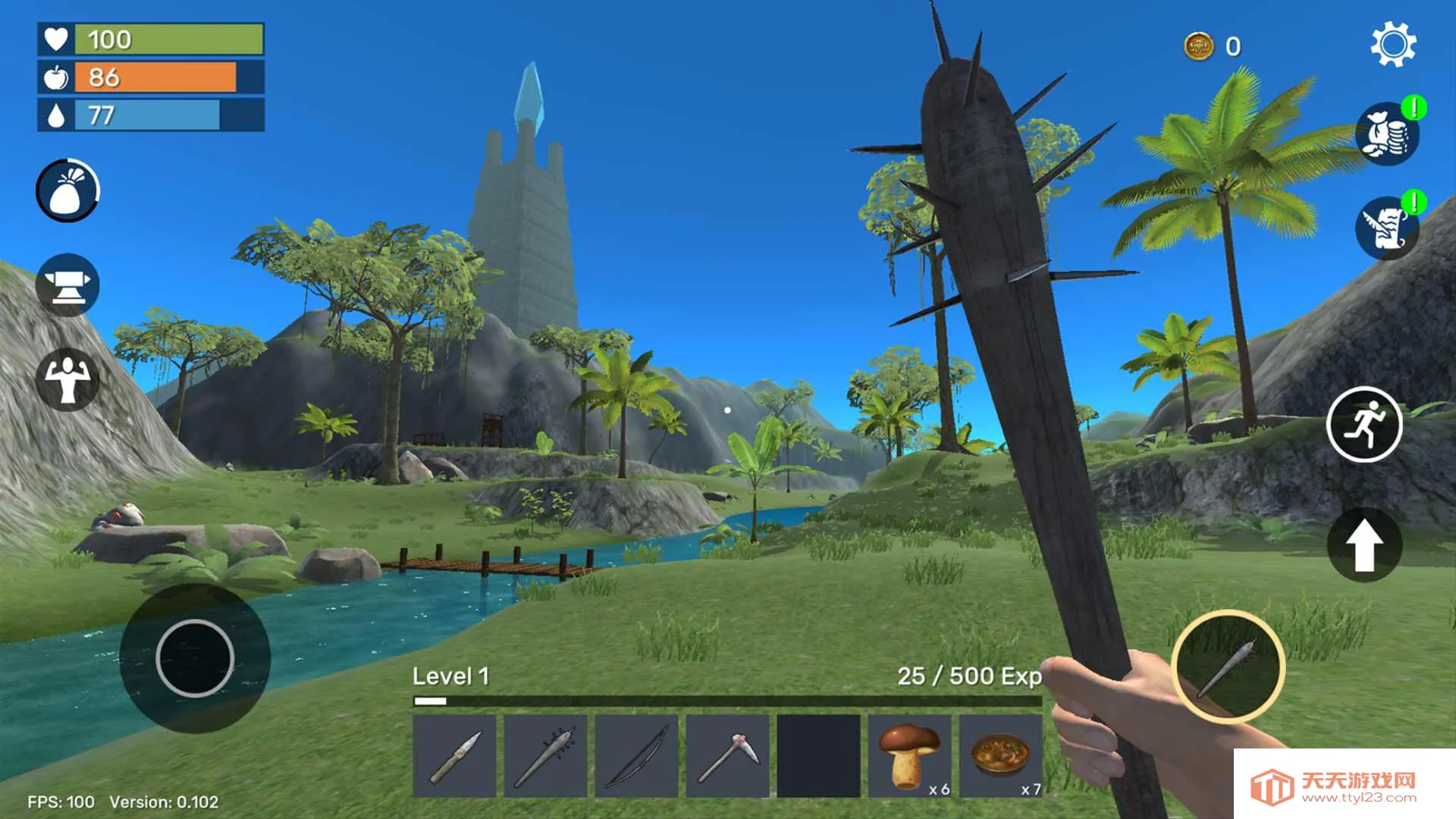
Task: Open the settings gear menu
Action: pos(1393,45)
